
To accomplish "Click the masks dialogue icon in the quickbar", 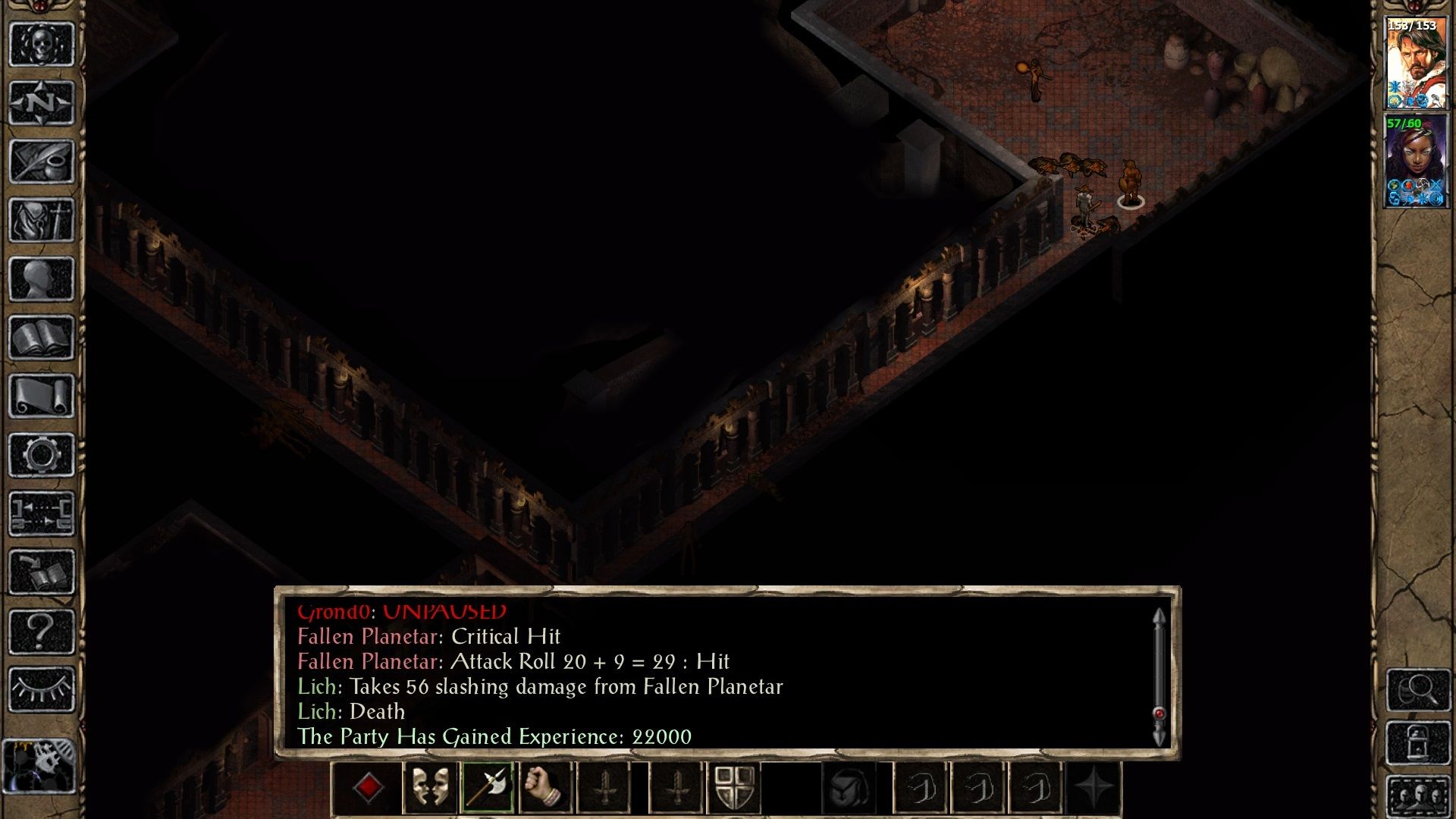I will (x=429, y=789).
